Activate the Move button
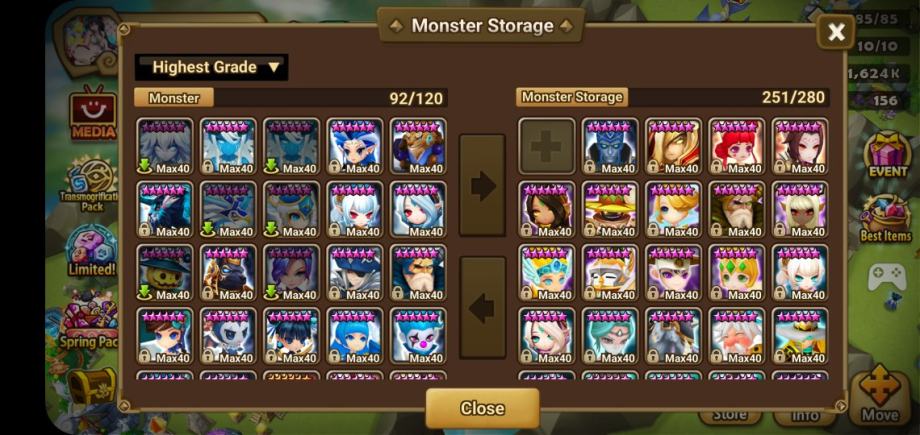 click(x=880, y=398)
